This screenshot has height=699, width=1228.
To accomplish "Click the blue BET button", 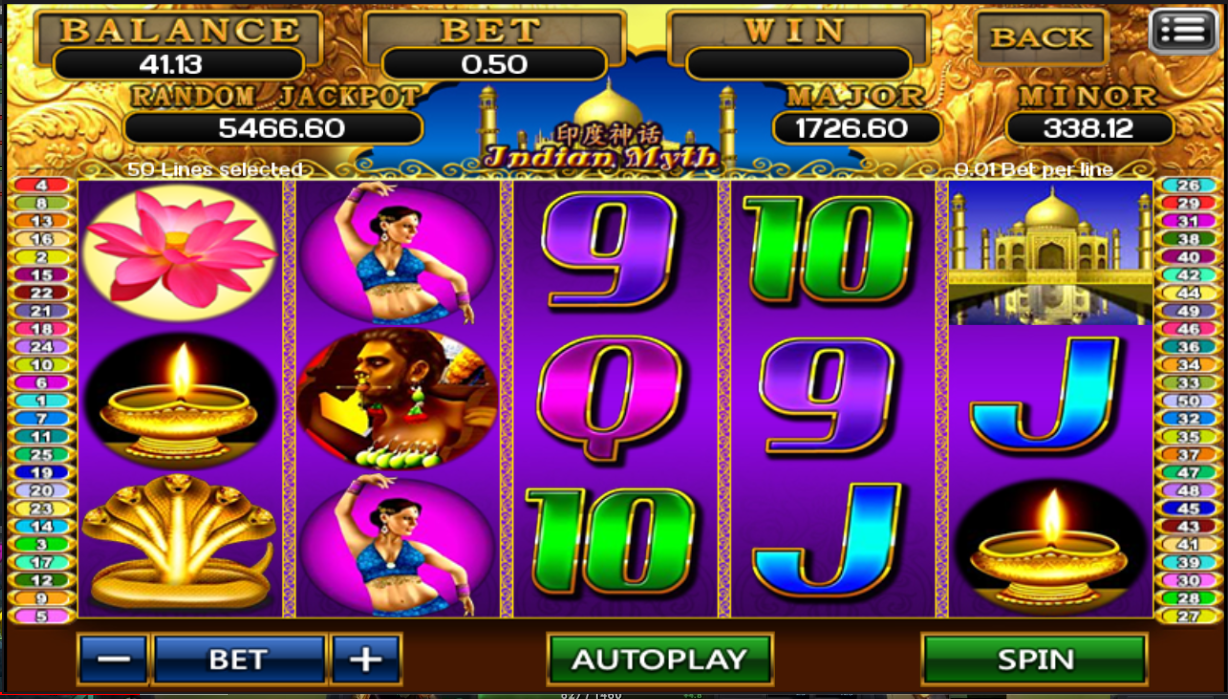I will [x=238, y=660].
